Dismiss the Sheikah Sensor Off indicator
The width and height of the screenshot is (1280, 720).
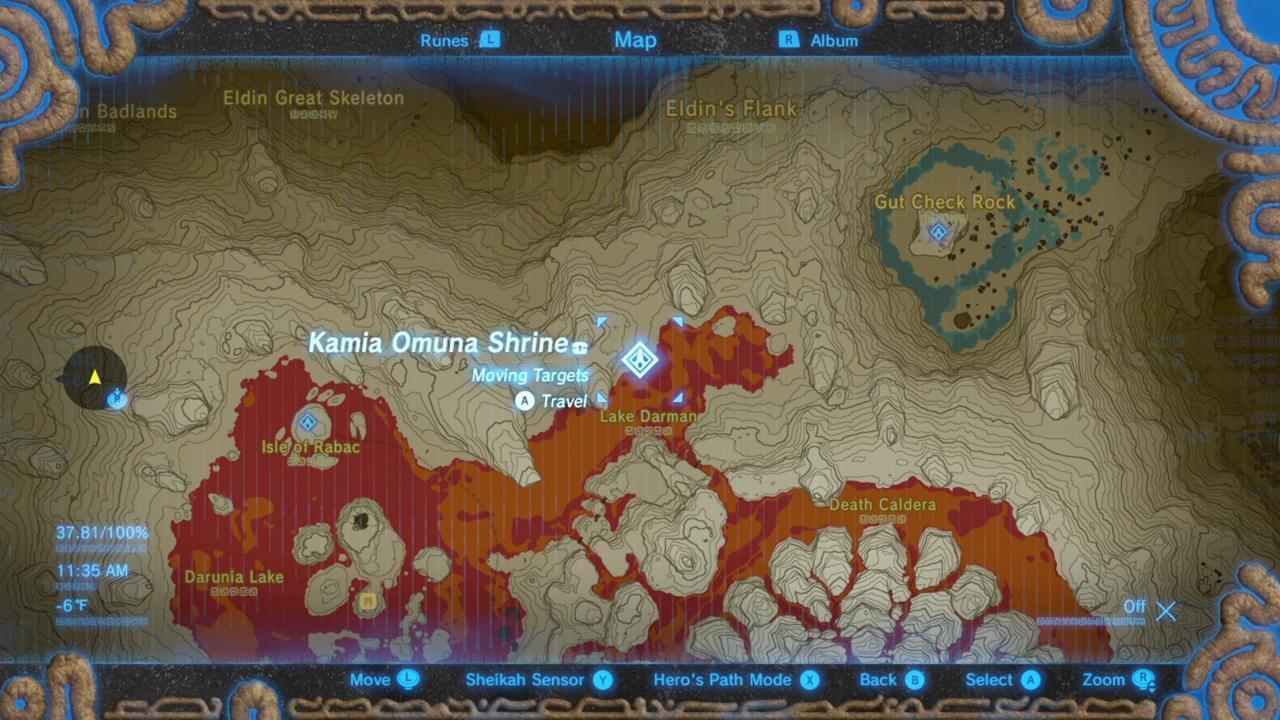pos(1166,611)
